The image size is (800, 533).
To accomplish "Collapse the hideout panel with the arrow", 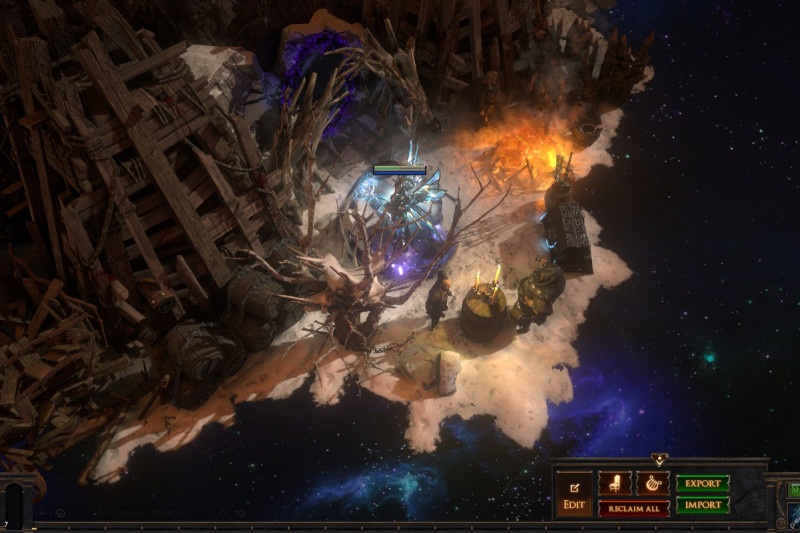I will click(x=659, y=460).
